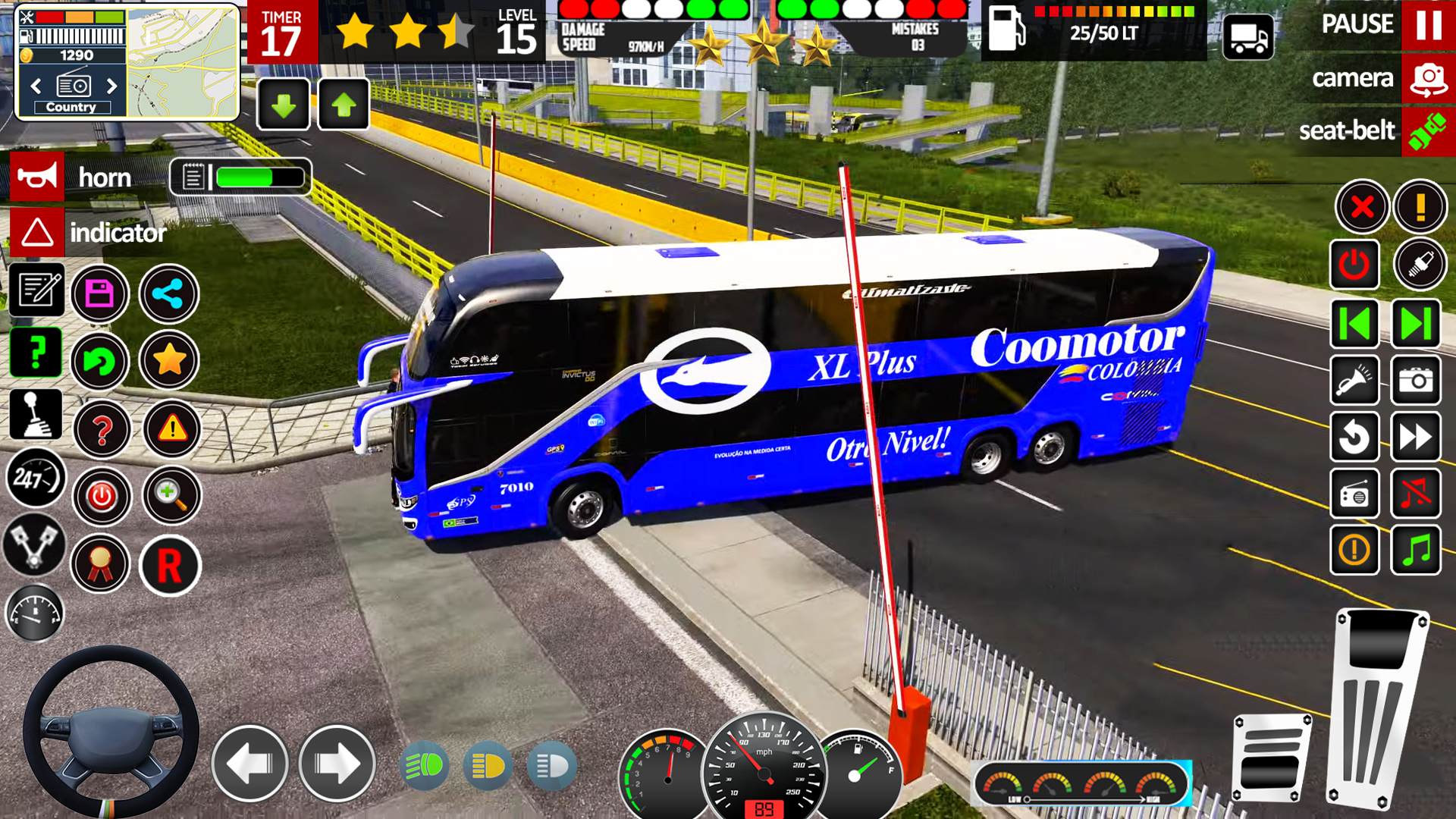1456x819 pixels.
Task: Skip to the next track
Action: pyautogui.click(x=1417, y=323)
